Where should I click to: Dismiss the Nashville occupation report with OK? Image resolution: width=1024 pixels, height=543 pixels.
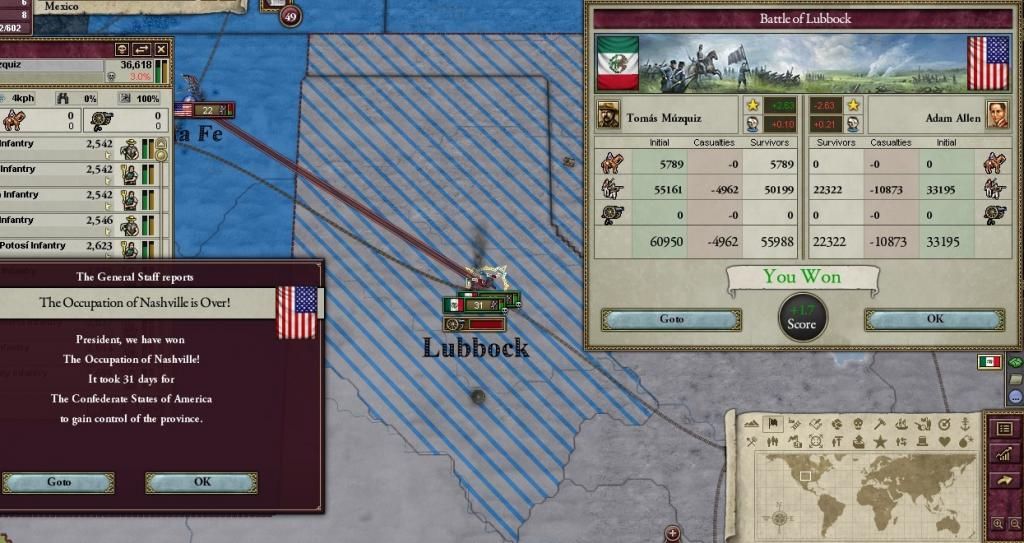(201, 482)
